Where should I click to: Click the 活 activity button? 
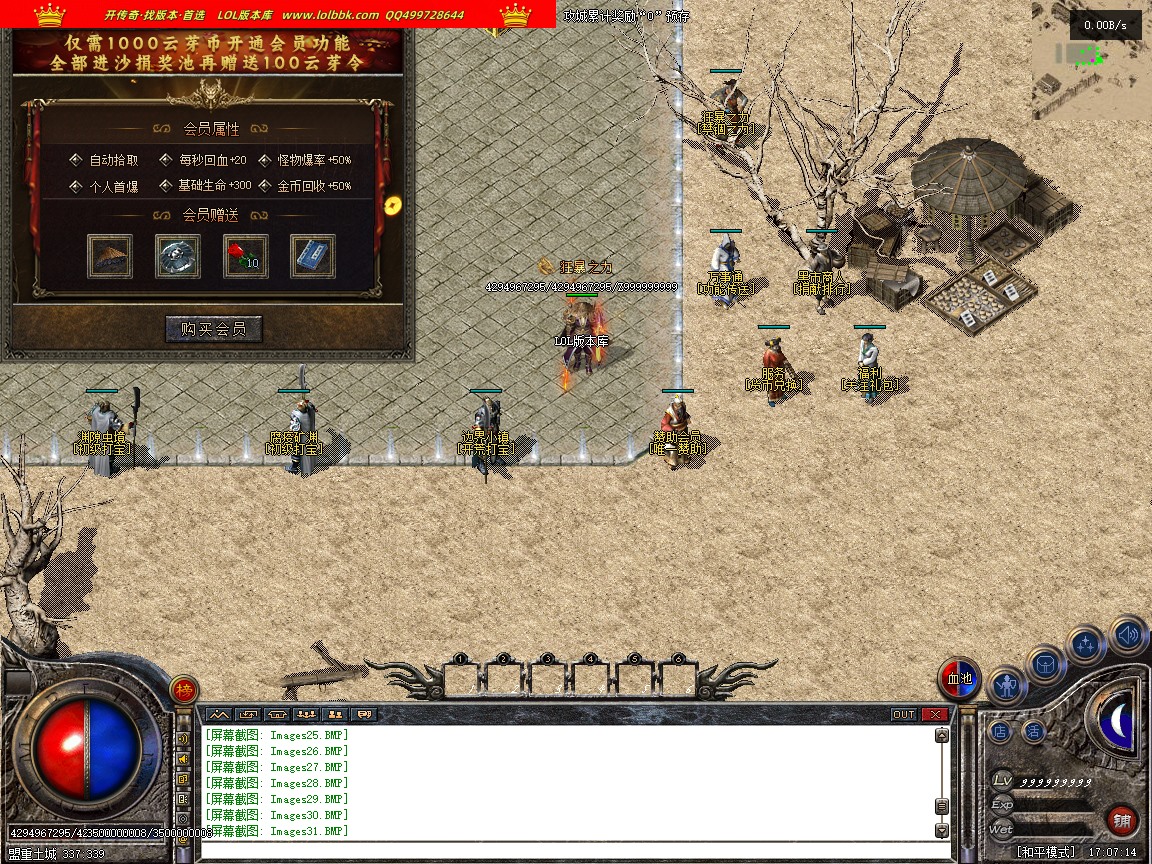click(1033, 732)
